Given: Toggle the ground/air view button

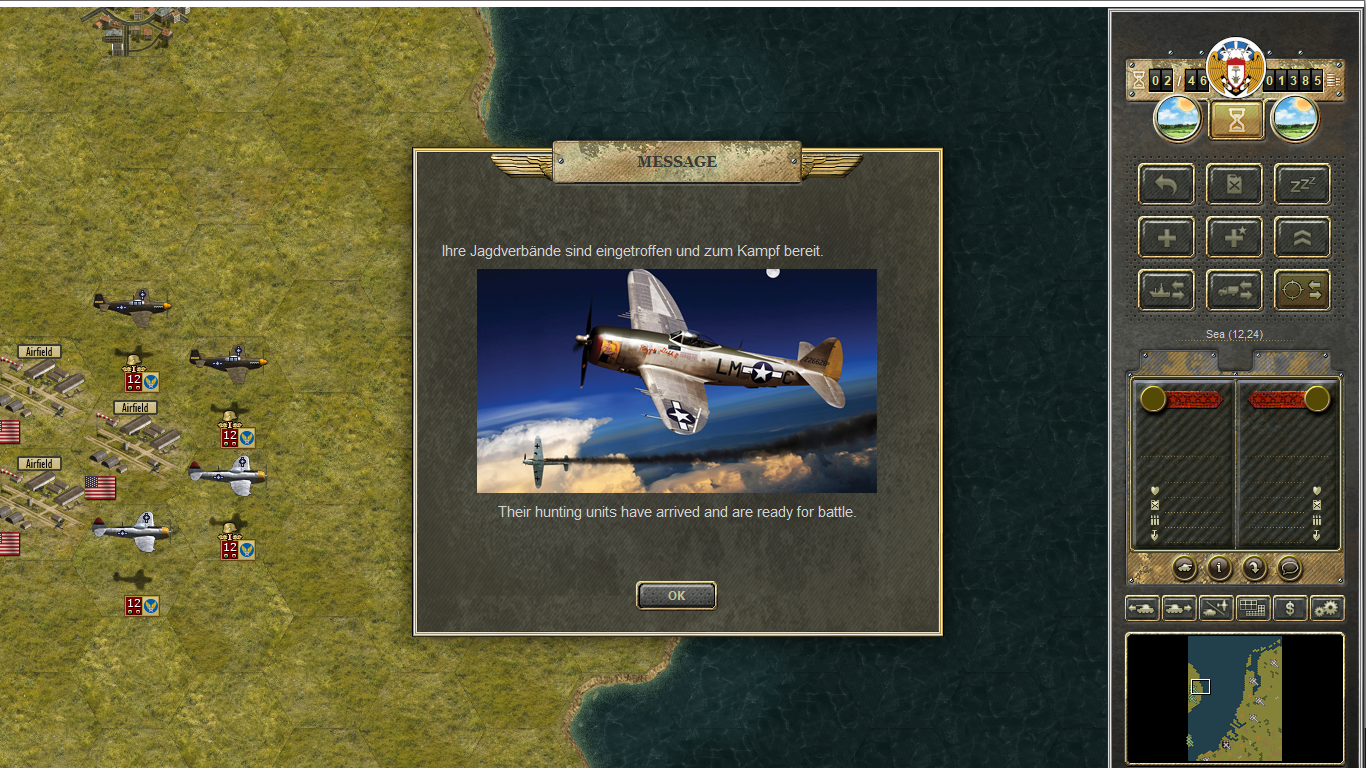Looking at the screenshot, I should (x=1216, y=608).
